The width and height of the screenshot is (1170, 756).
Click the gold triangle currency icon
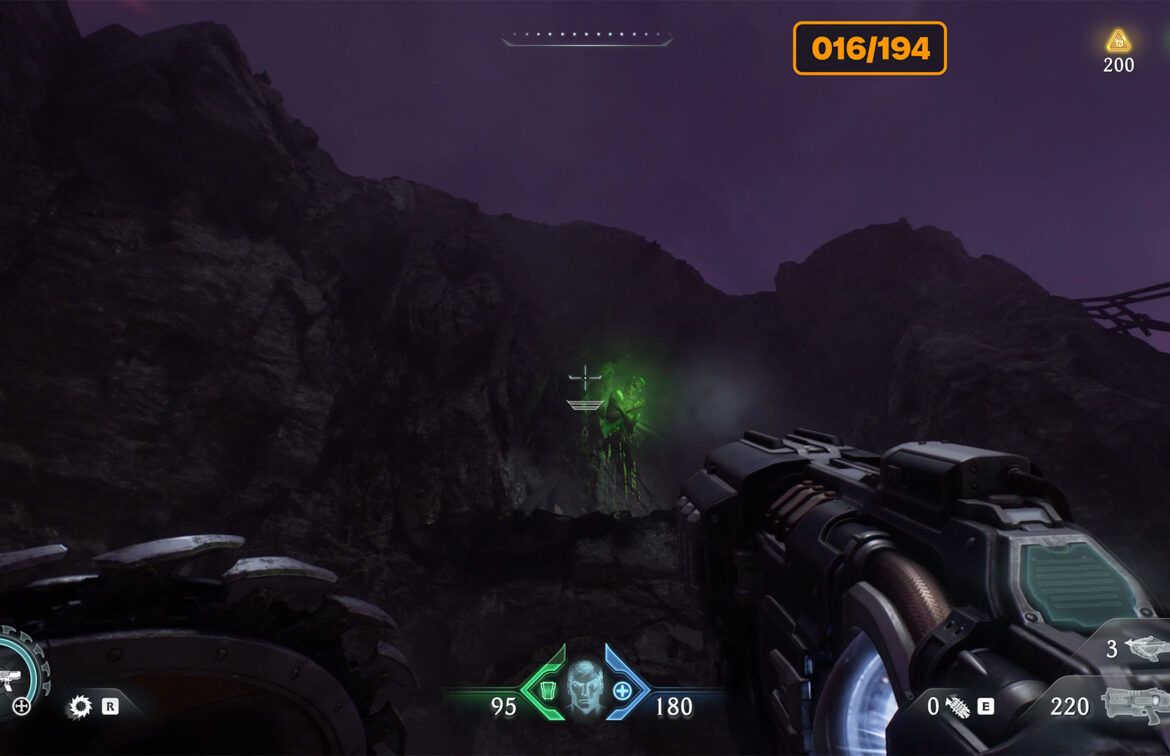pos(1118,41)
